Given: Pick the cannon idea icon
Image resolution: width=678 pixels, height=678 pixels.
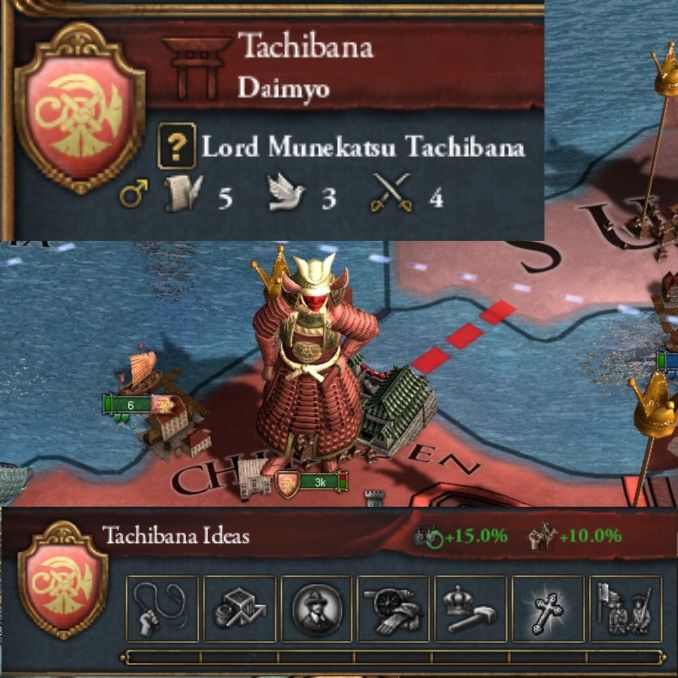Looking at the screenshot, I should pyautogui.click(x=393, y=609).
